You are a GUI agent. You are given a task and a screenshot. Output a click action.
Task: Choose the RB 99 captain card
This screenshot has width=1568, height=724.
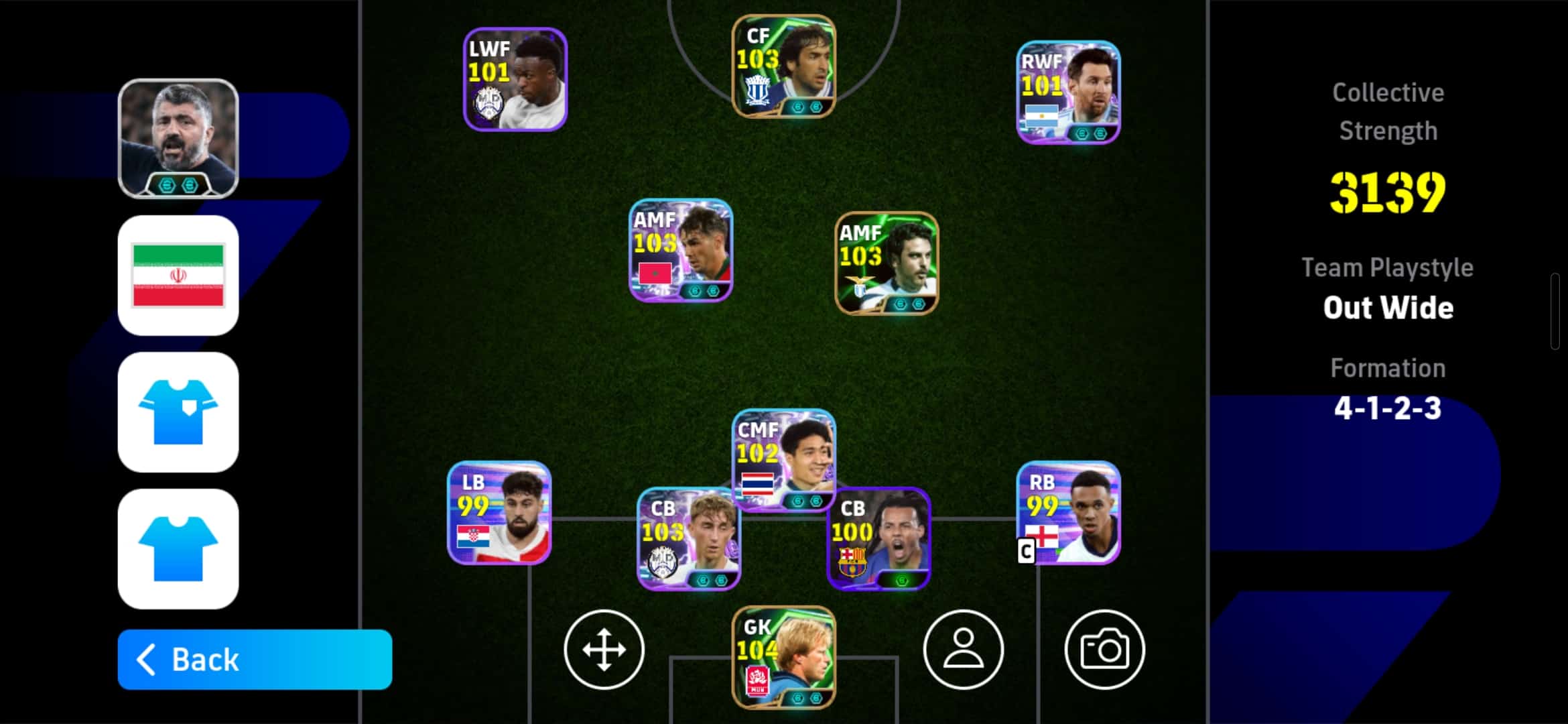1068,513
